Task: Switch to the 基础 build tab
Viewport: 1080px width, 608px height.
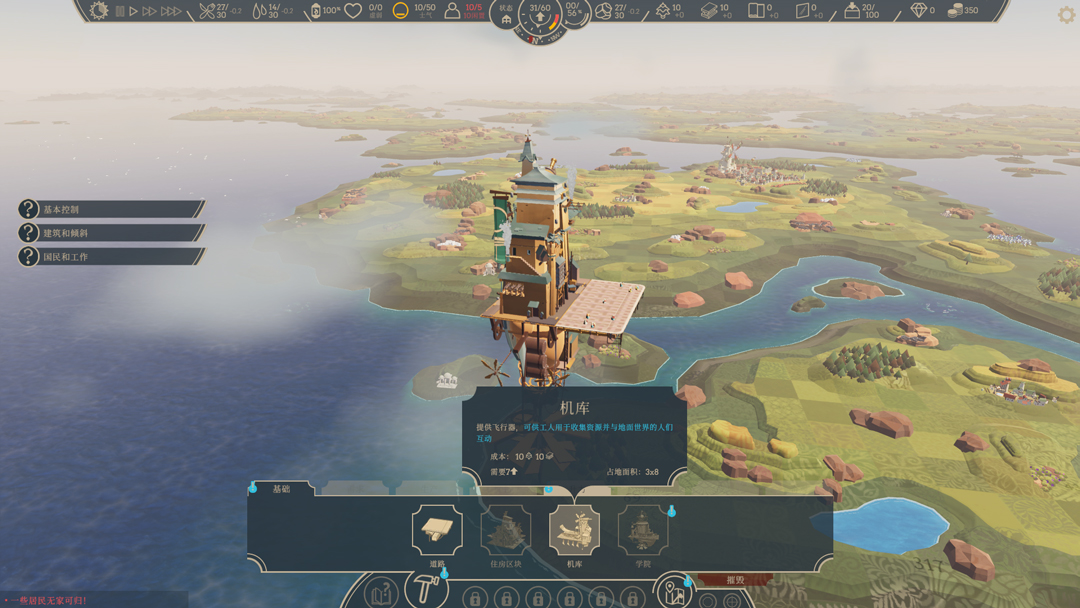Action: click(281, 489)
